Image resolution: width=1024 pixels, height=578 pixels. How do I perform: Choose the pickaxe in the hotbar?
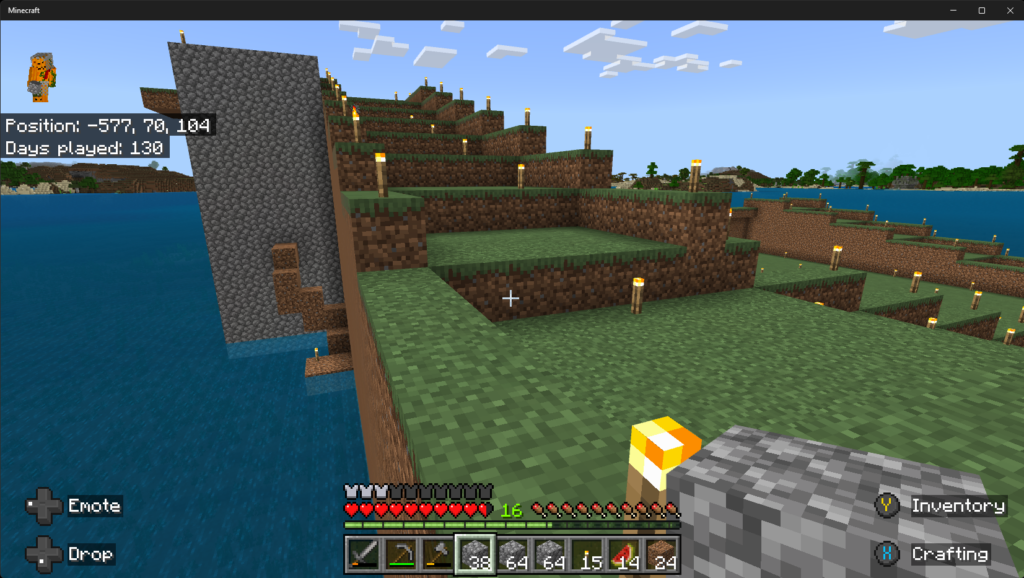pyautogui.click(x=400, y=554)
